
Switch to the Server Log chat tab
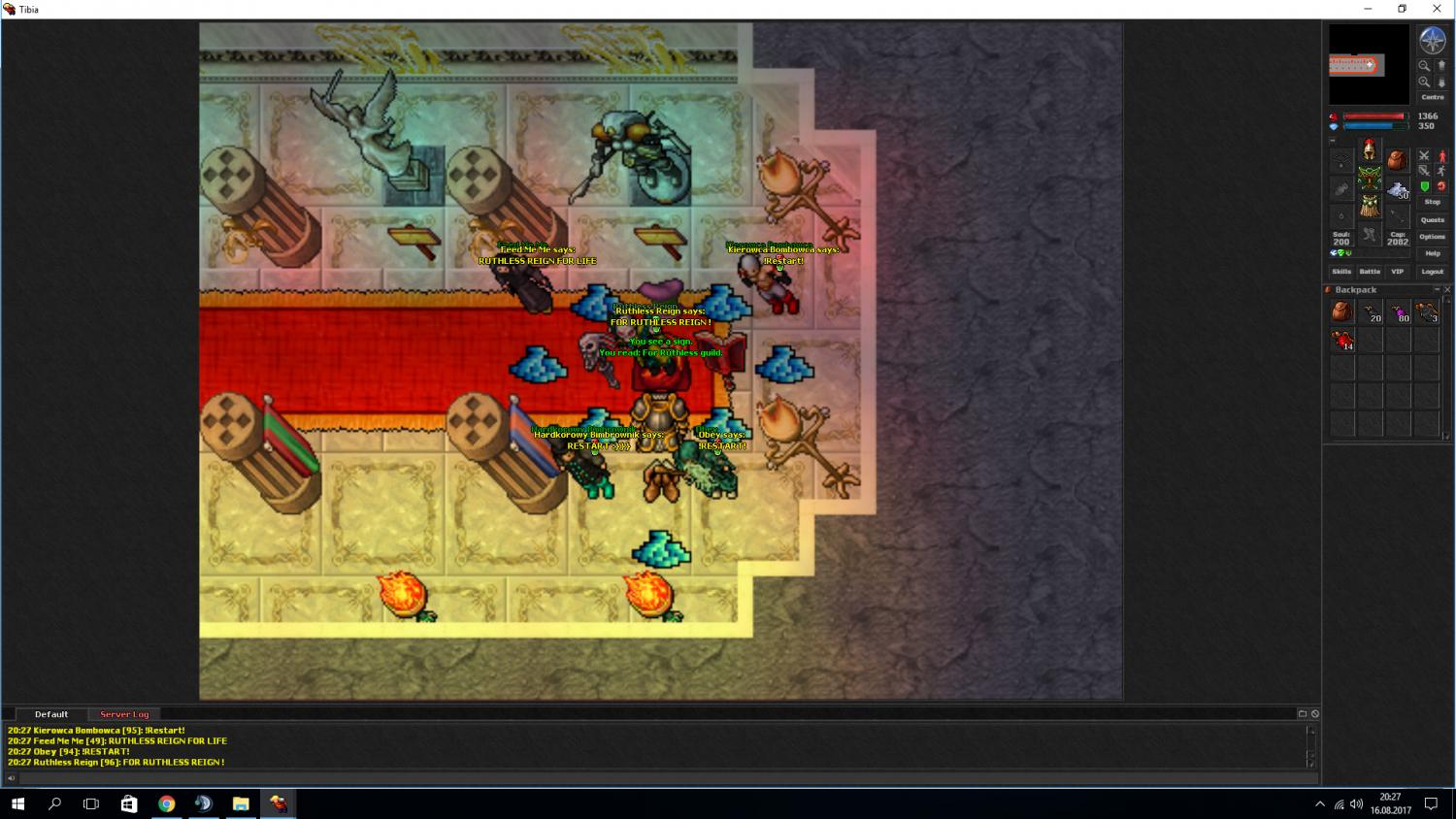tap(124, 714)
